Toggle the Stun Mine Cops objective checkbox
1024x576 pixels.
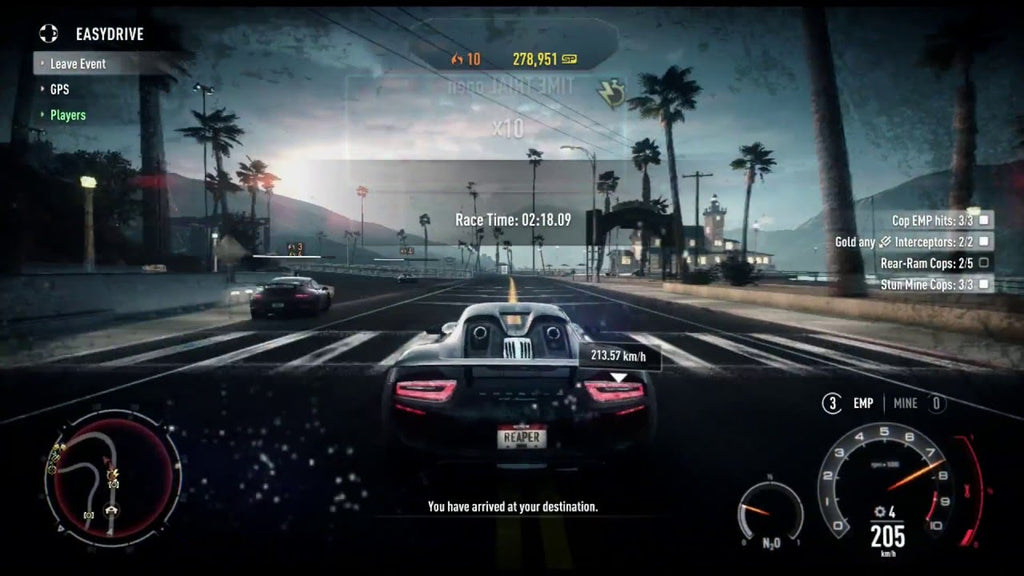point(985,285)
